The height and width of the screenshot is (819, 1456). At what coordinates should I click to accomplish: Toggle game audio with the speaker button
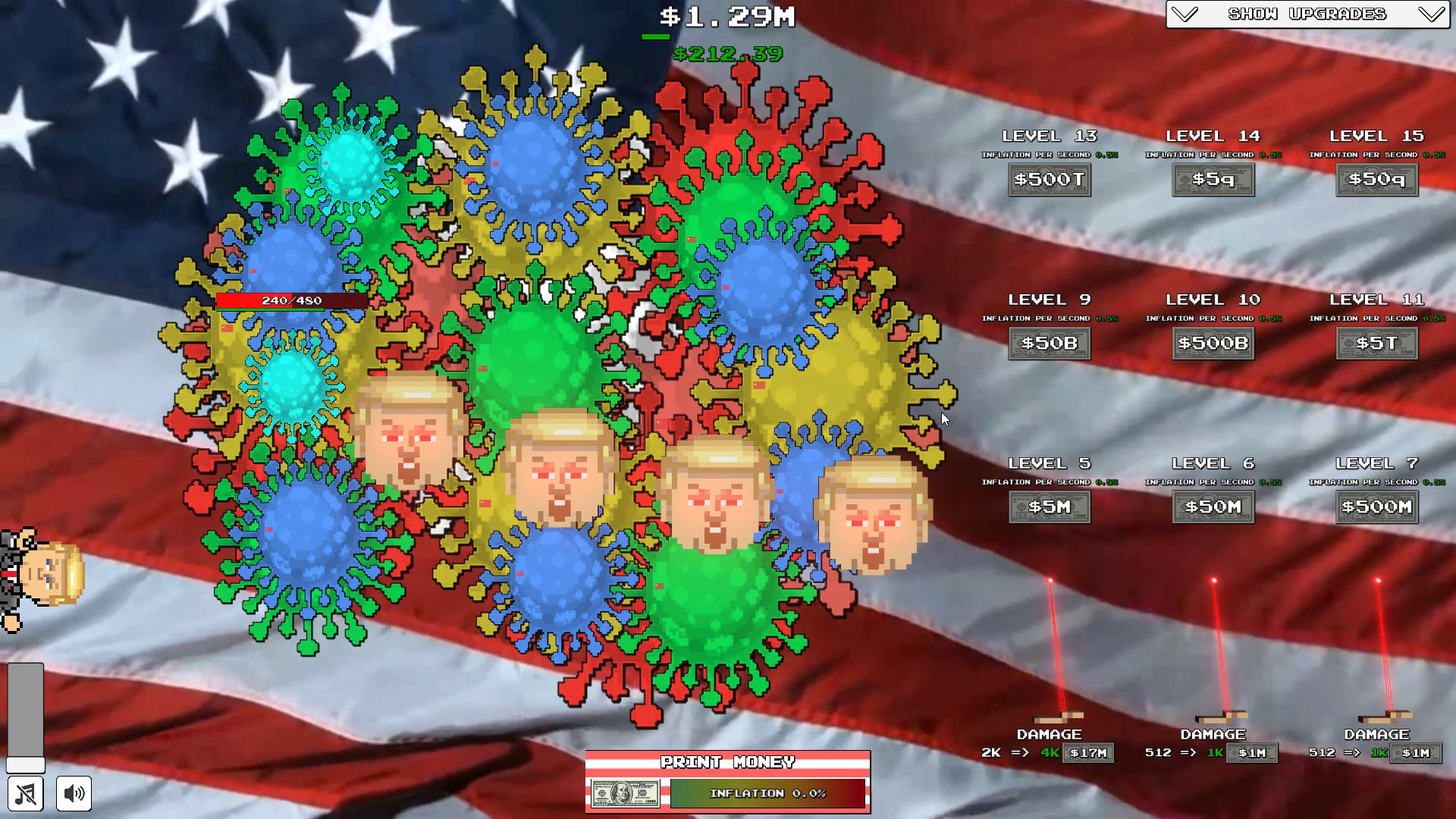click(72, 793)
